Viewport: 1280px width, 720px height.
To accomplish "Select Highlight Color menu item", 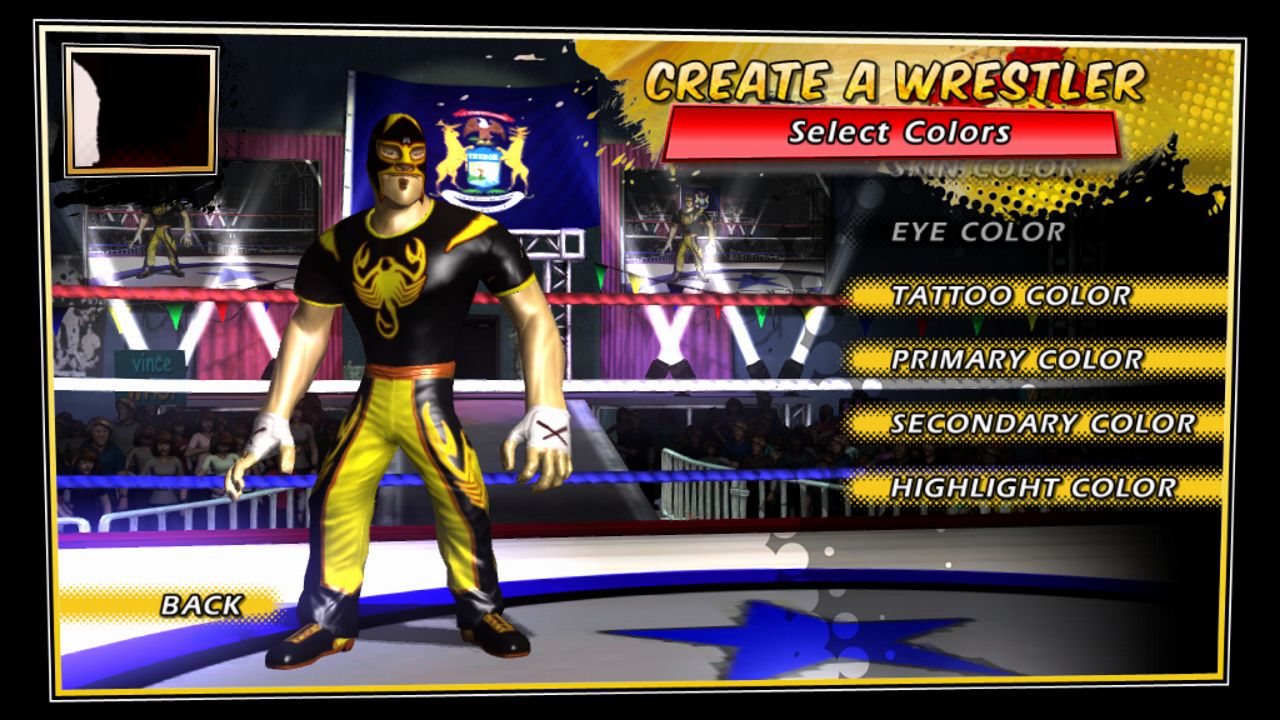I will point(1034,488).
